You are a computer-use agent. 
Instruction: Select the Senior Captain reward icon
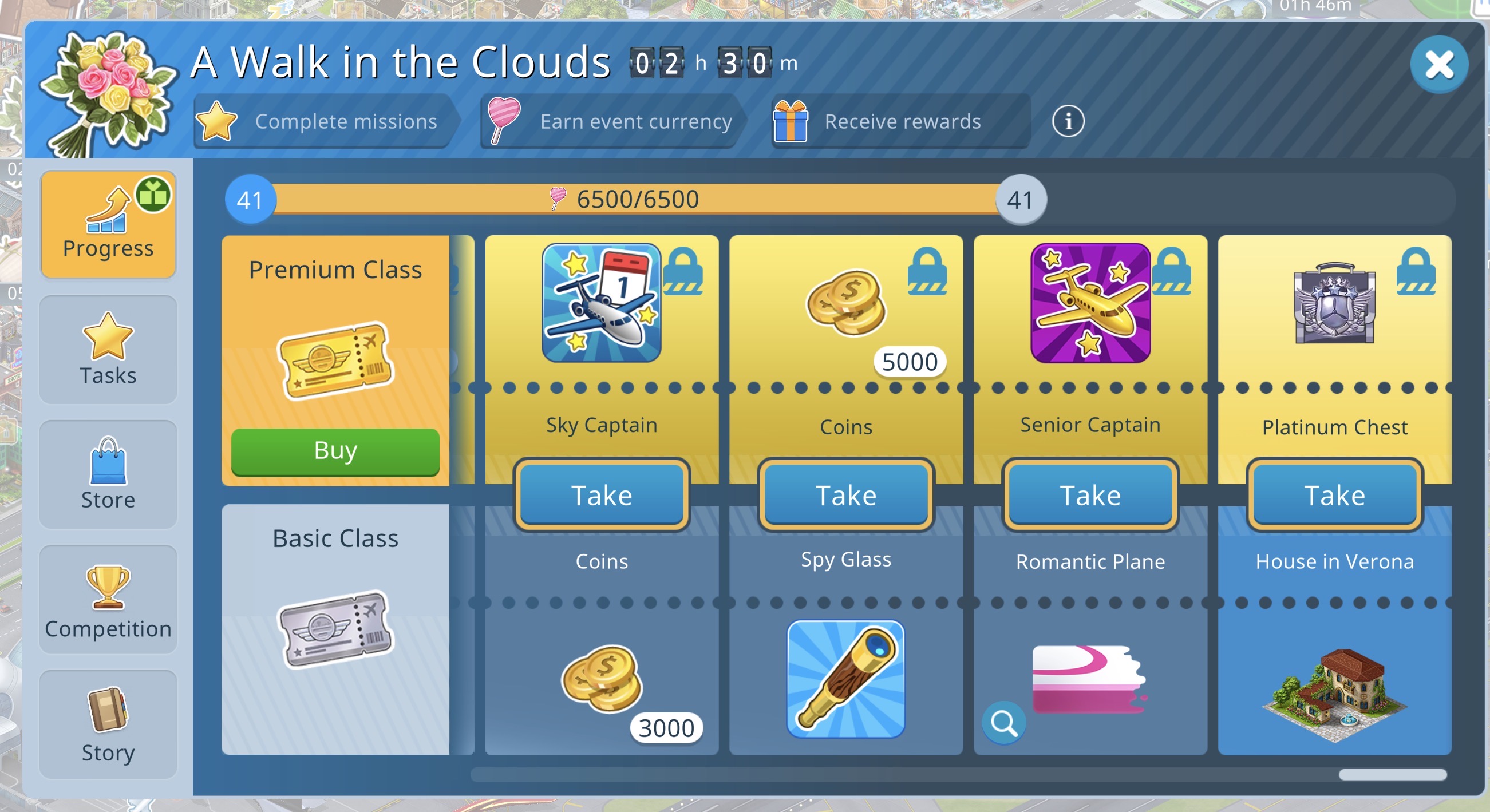coord(1090,303)
